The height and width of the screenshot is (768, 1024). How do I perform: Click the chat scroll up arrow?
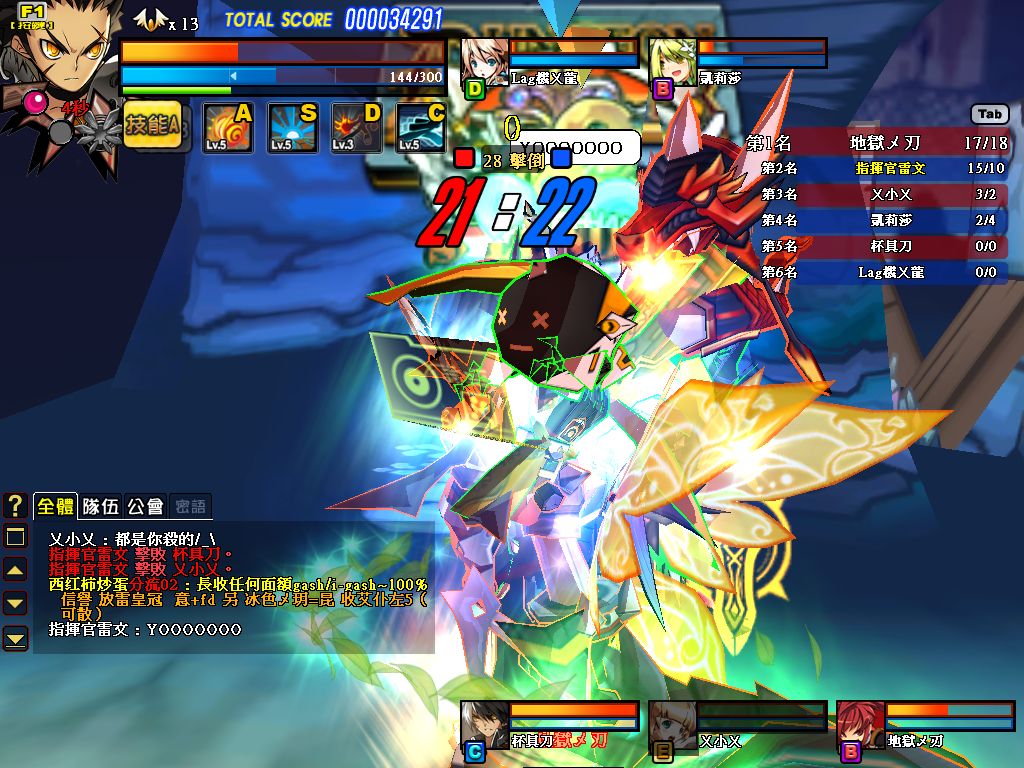(x=15, y=570)
